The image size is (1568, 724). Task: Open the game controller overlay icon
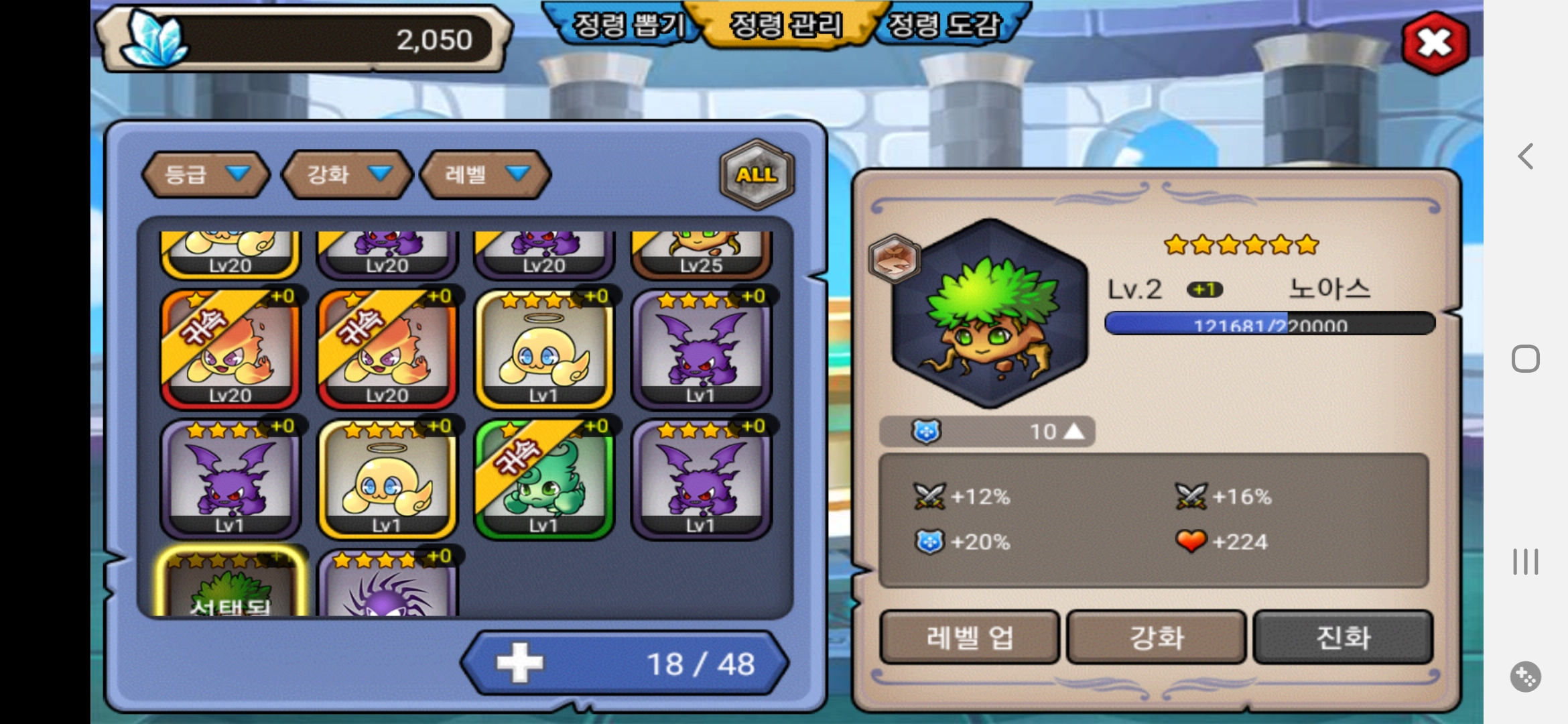(x=1525, y=676)
